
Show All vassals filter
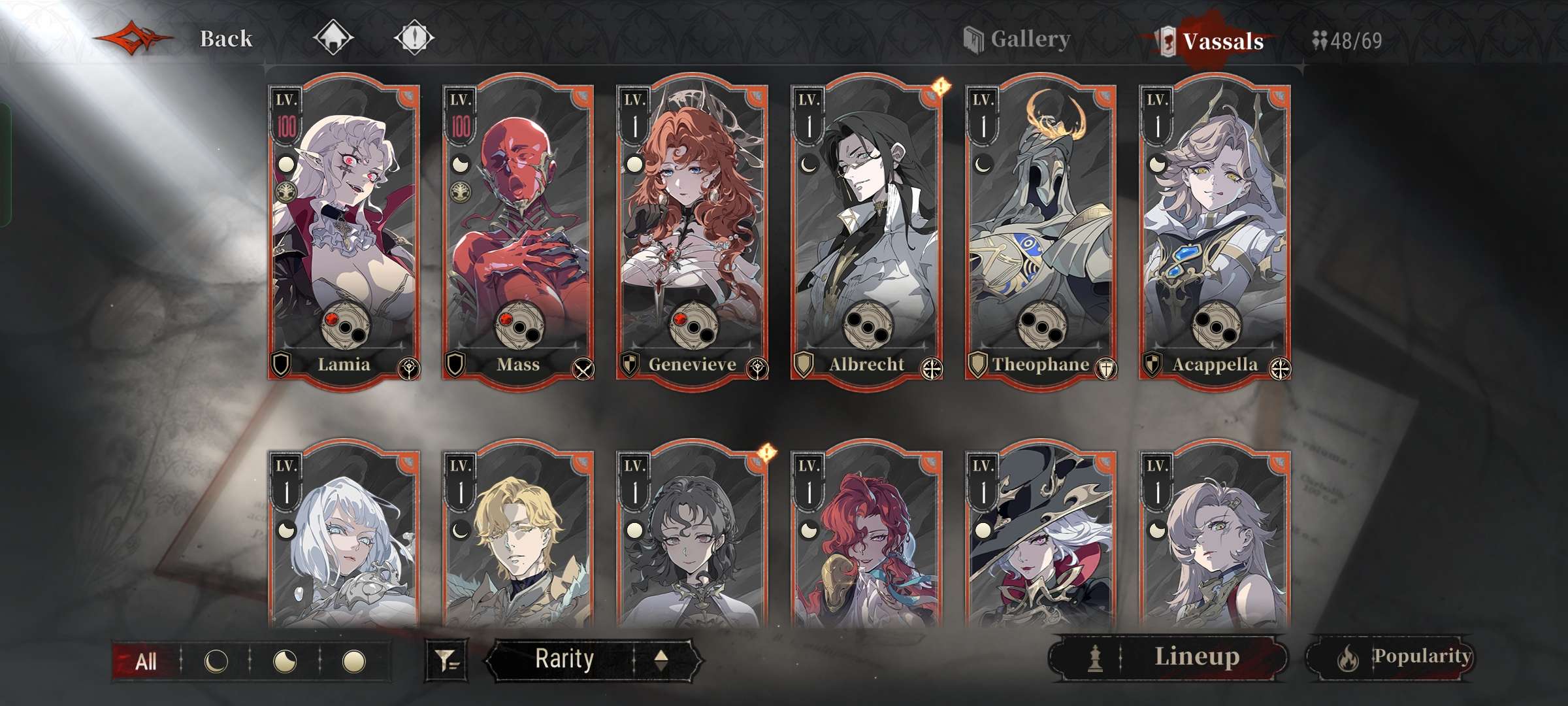[x=145, y=662]
